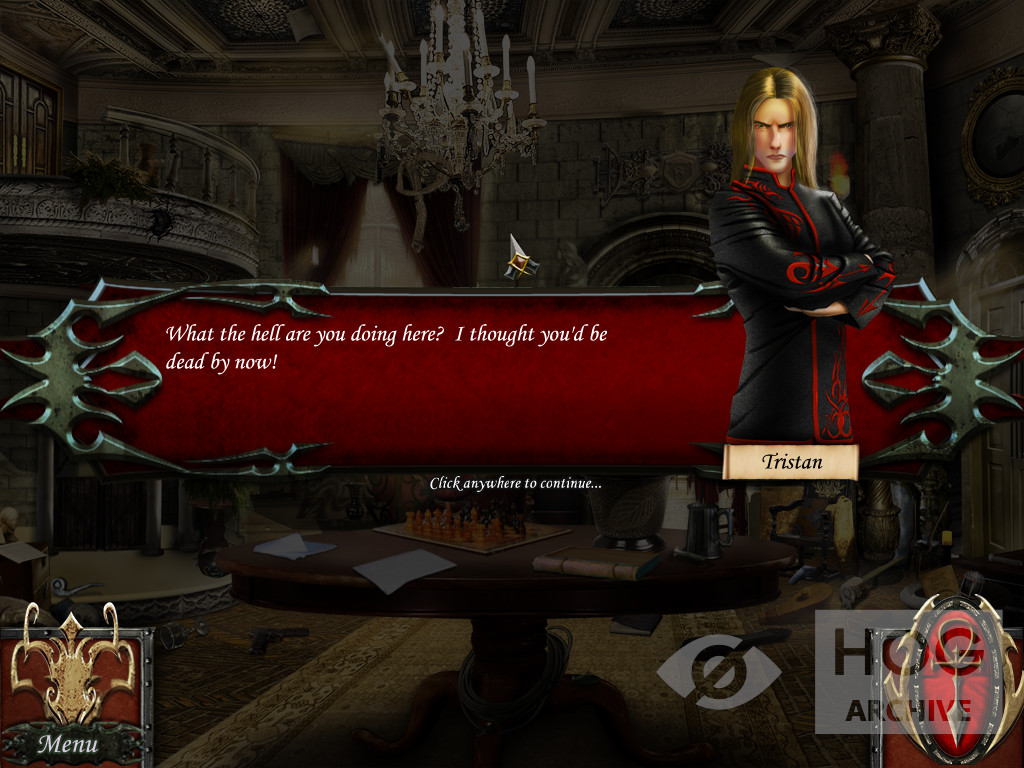
Task: Open the Menu button
Action: click(x=69, y=743)
